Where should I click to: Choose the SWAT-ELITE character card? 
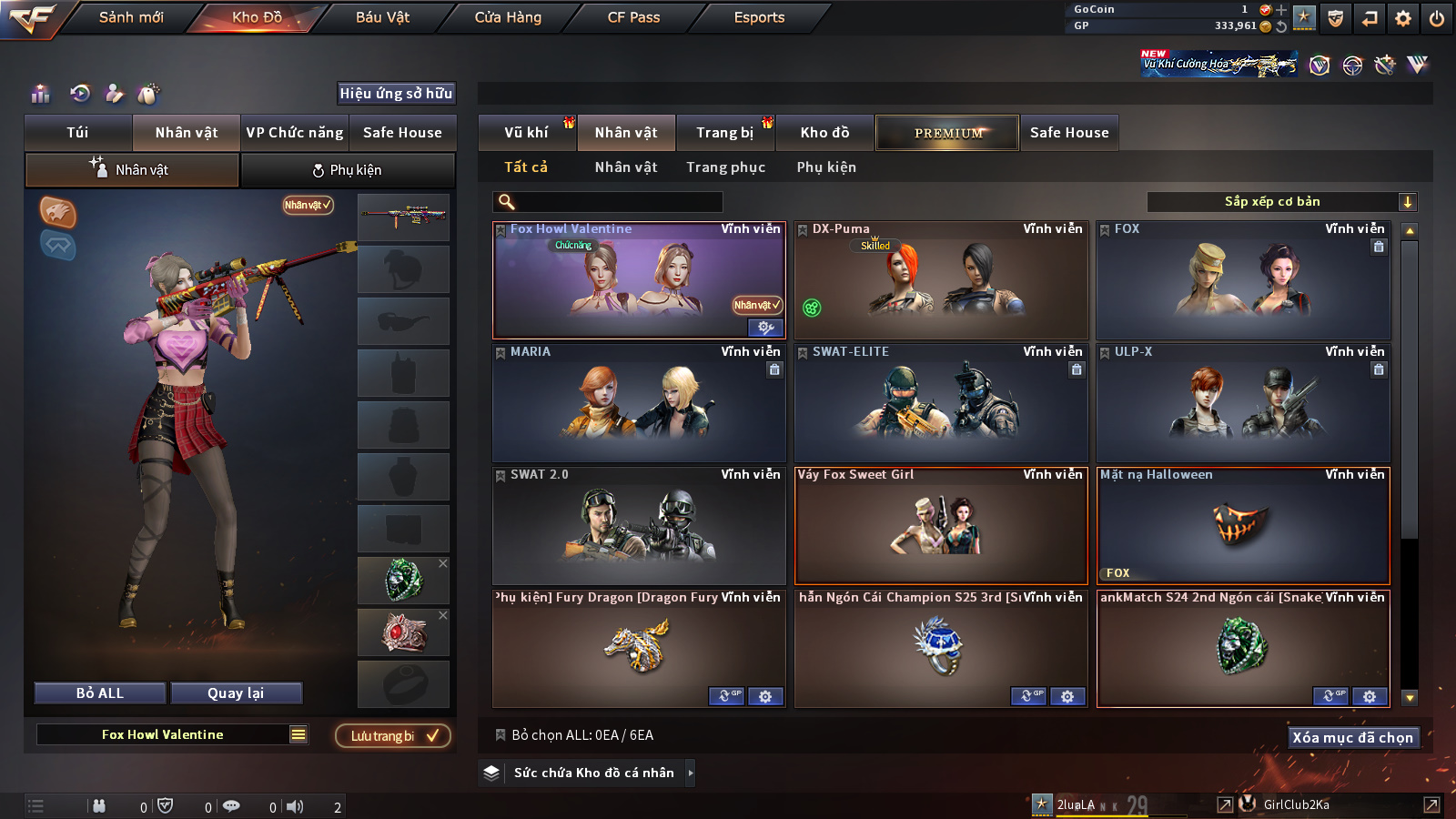(x=941, y=403)
